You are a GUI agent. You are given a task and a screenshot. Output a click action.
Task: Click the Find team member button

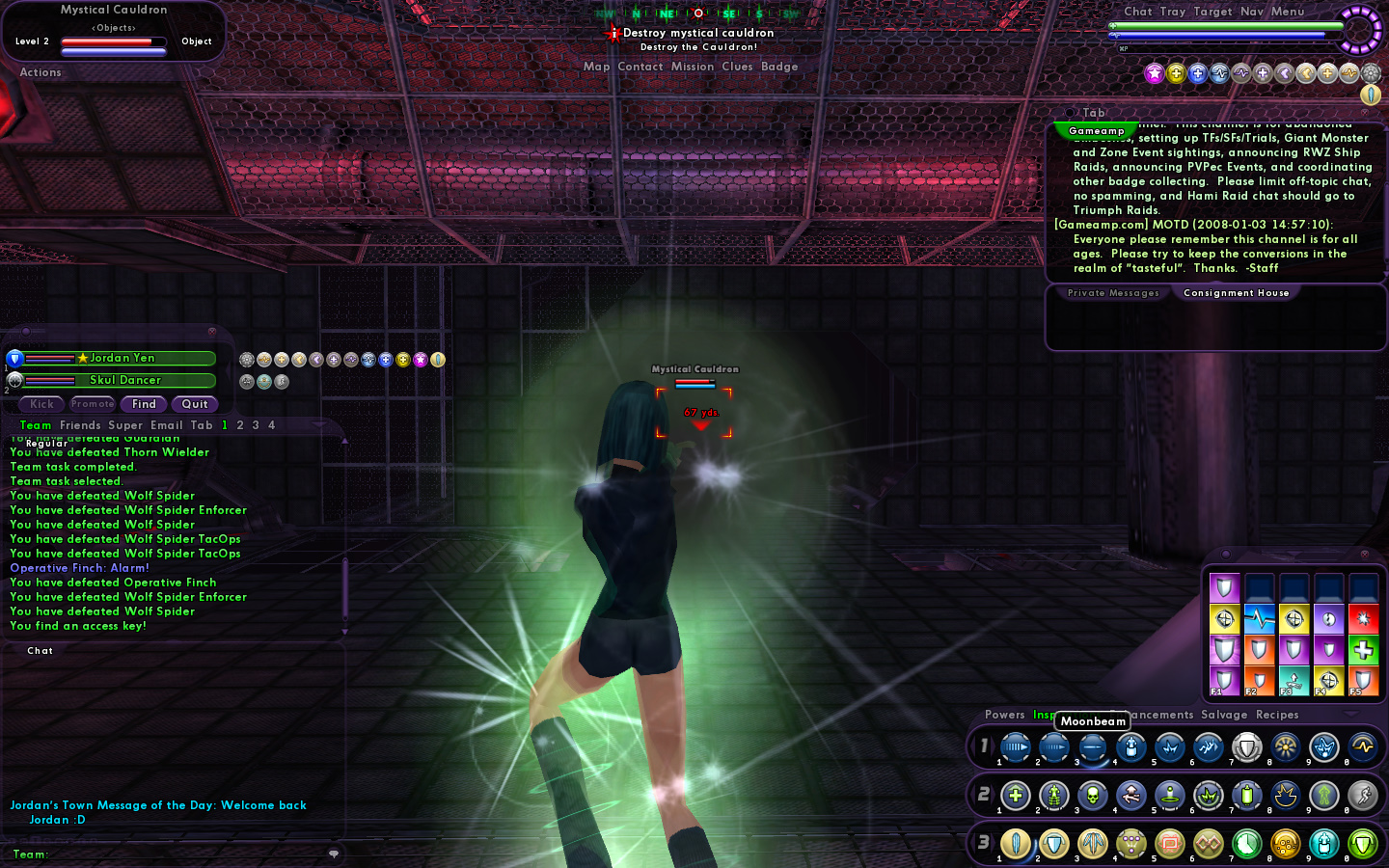(x=144, y=404)
